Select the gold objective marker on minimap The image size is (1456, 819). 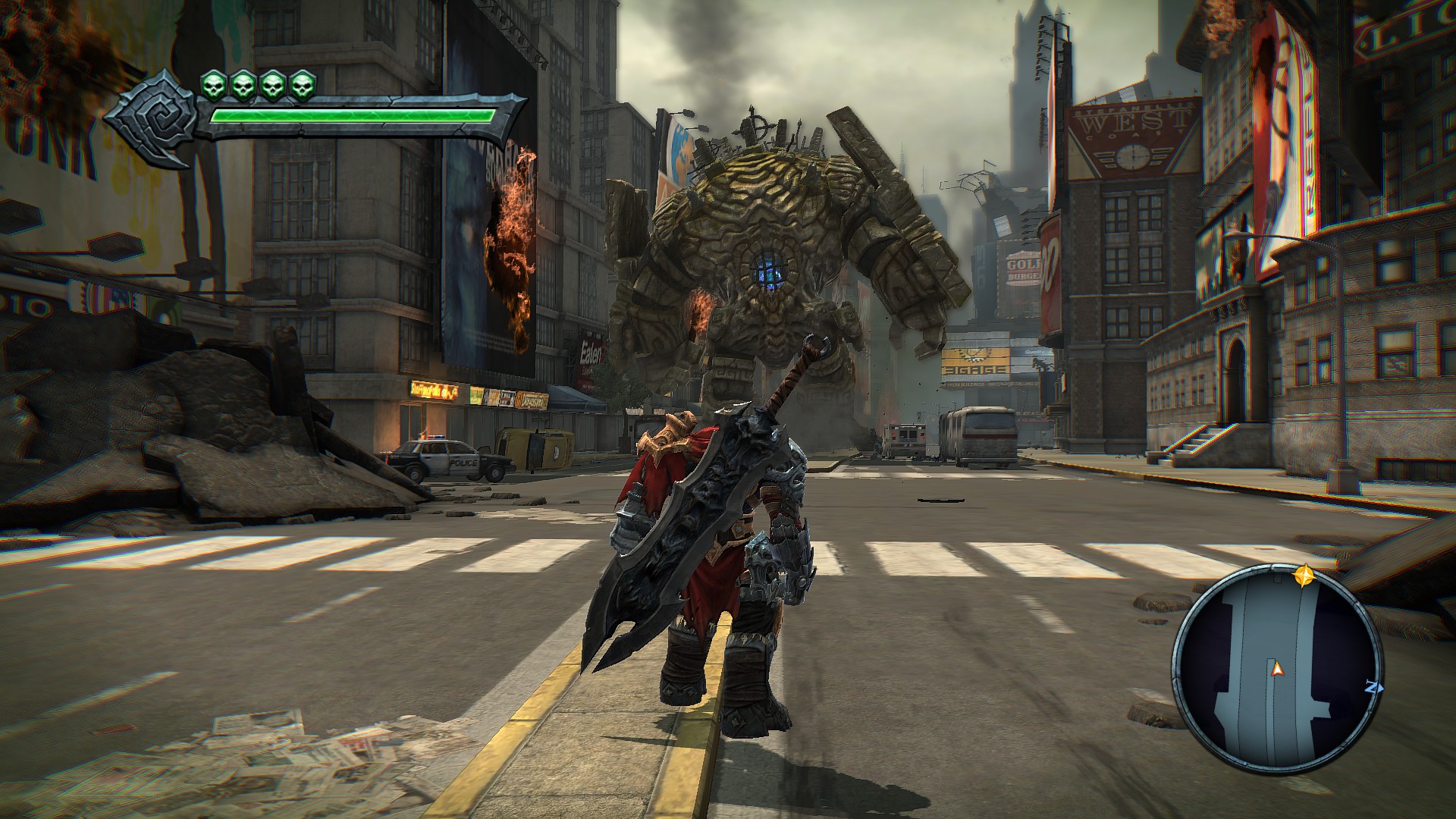point(1304,576)
